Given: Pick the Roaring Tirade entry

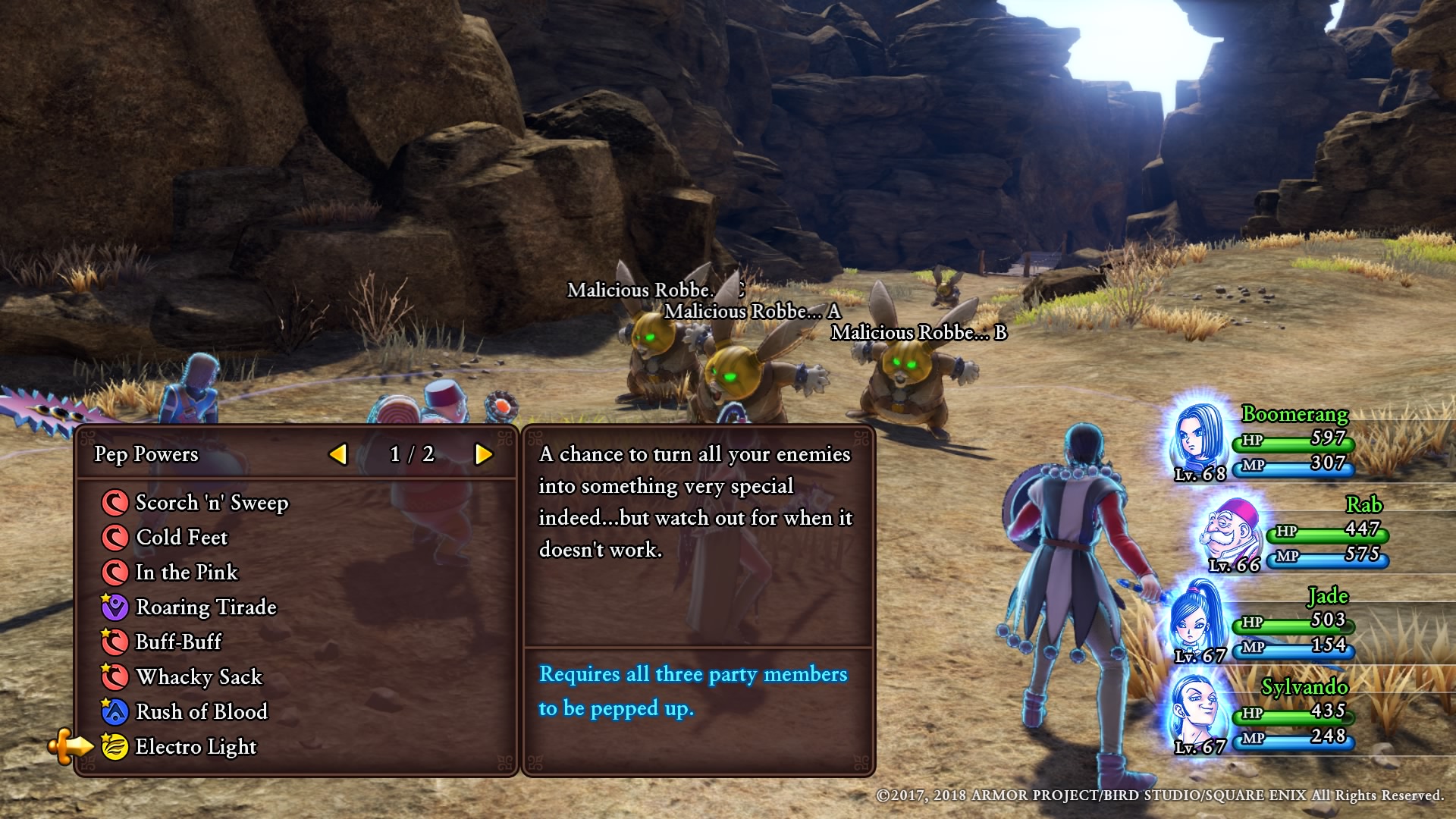Looking at the screenshot, I should click(x=206, y=607).
